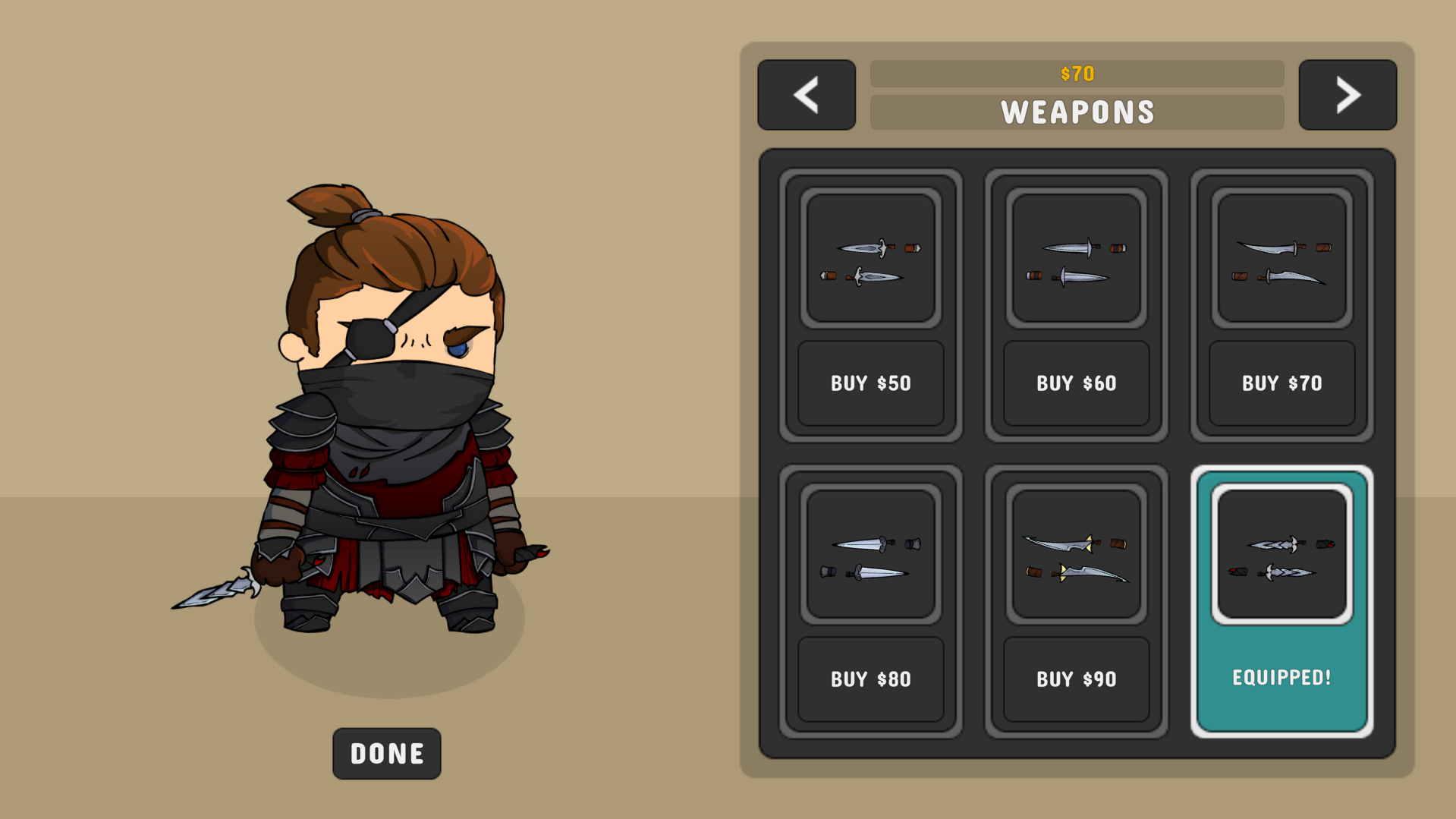Image resolution: width=1456 pixels, height=819 pixels.
Task: Purchase the $60 daggers
Action: coord(1076,383)
